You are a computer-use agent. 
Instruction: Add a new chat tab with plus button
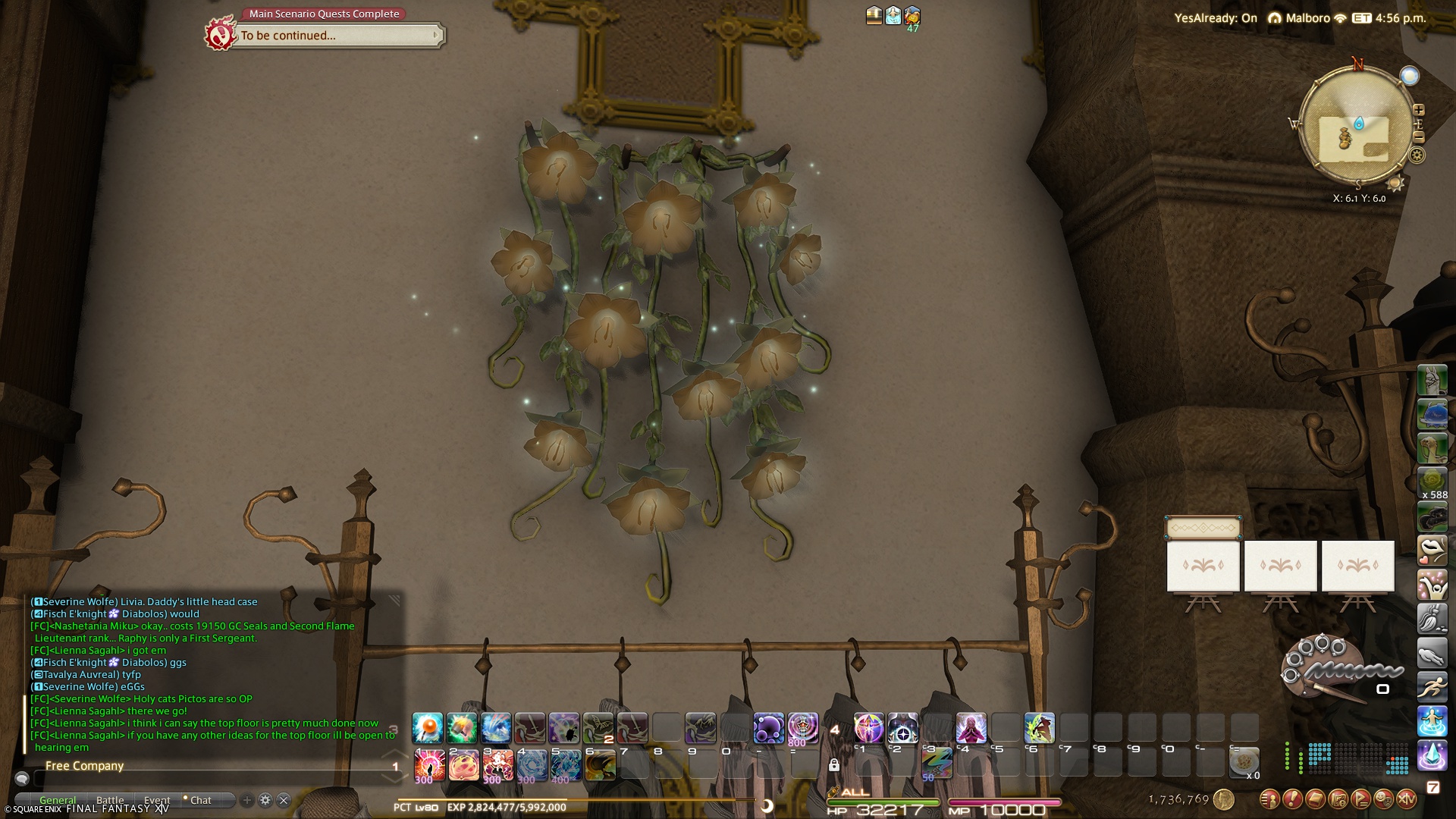point(247,800)
